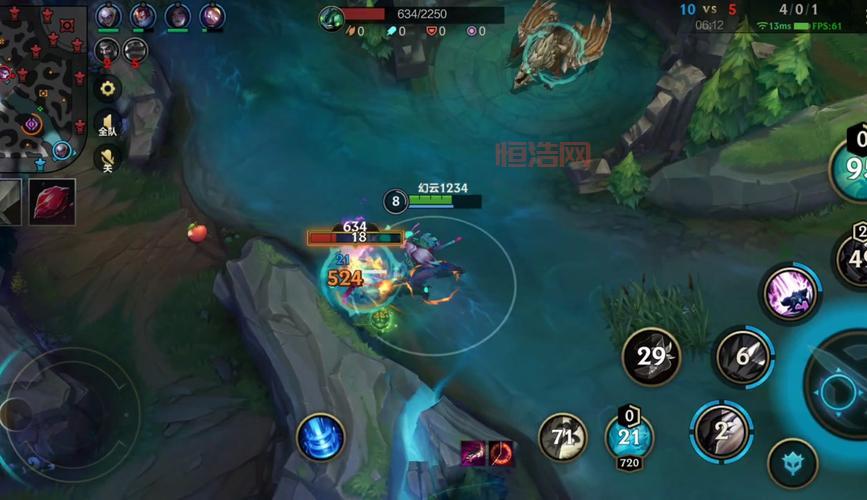Tap the ability showing 2 cooldown
This screenshot has width=867, height=500.
coord(720,431)
